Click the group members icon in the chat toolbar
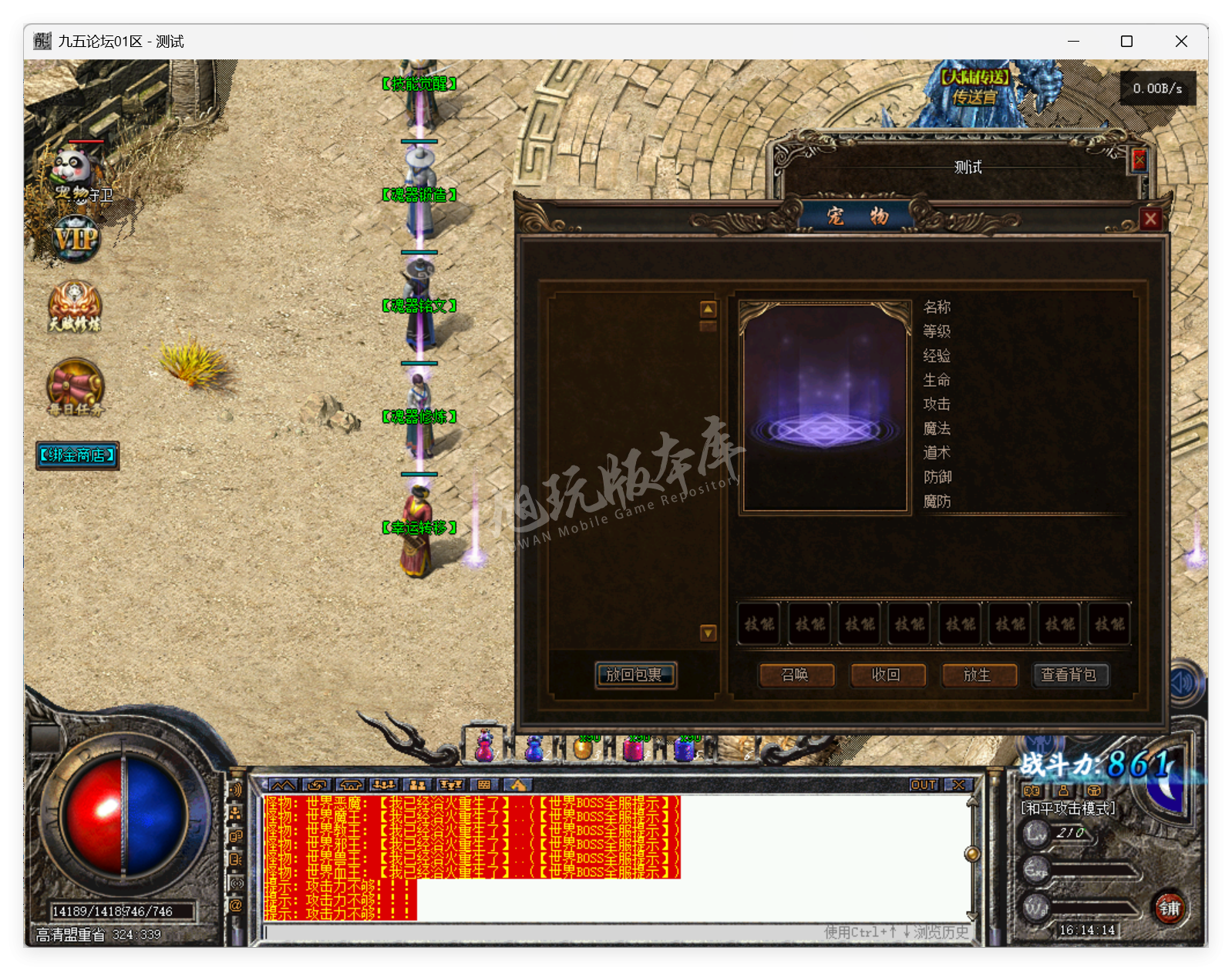This screenshot has height=971, width=1232. click(x=419, y=785)
